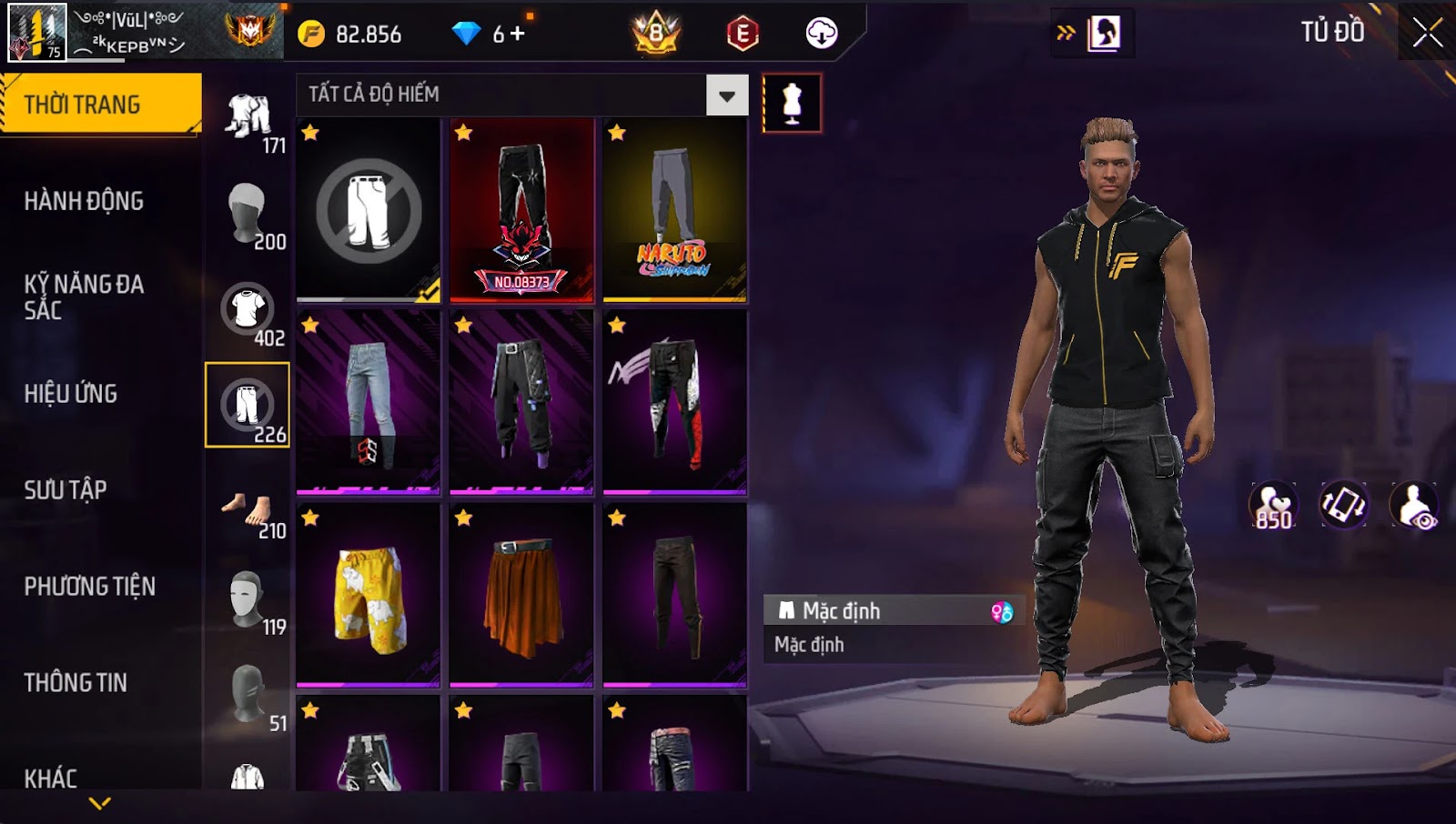Viewport: 1456px width, 824px height.
Task: Open the Thông Tin tab
Action: click(76, 683)
